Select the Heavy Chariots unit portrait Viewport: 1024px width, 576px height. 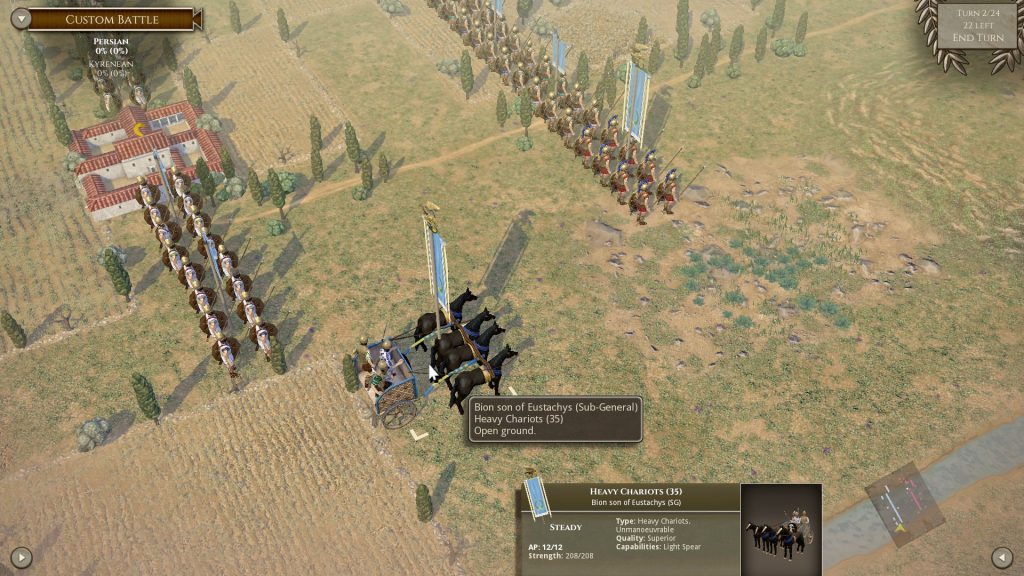781,529
